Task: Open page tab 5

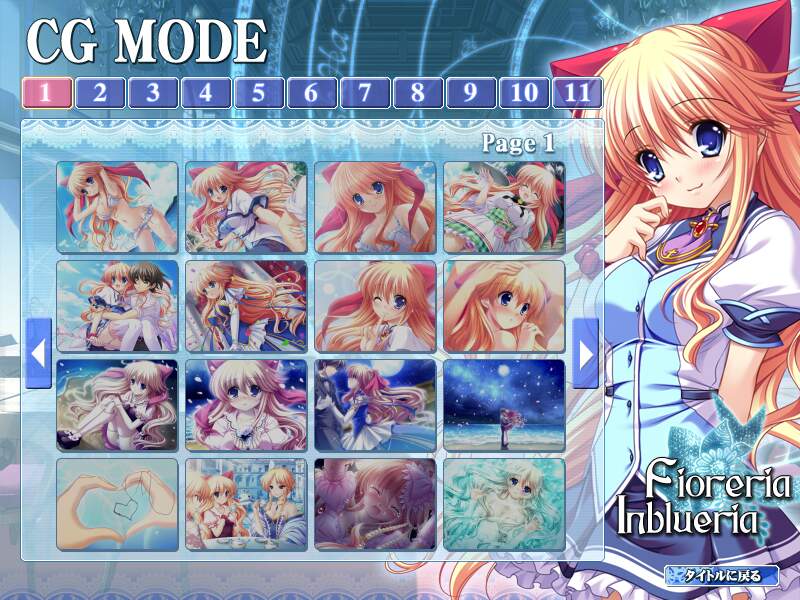Action: [x=258, y=93]
